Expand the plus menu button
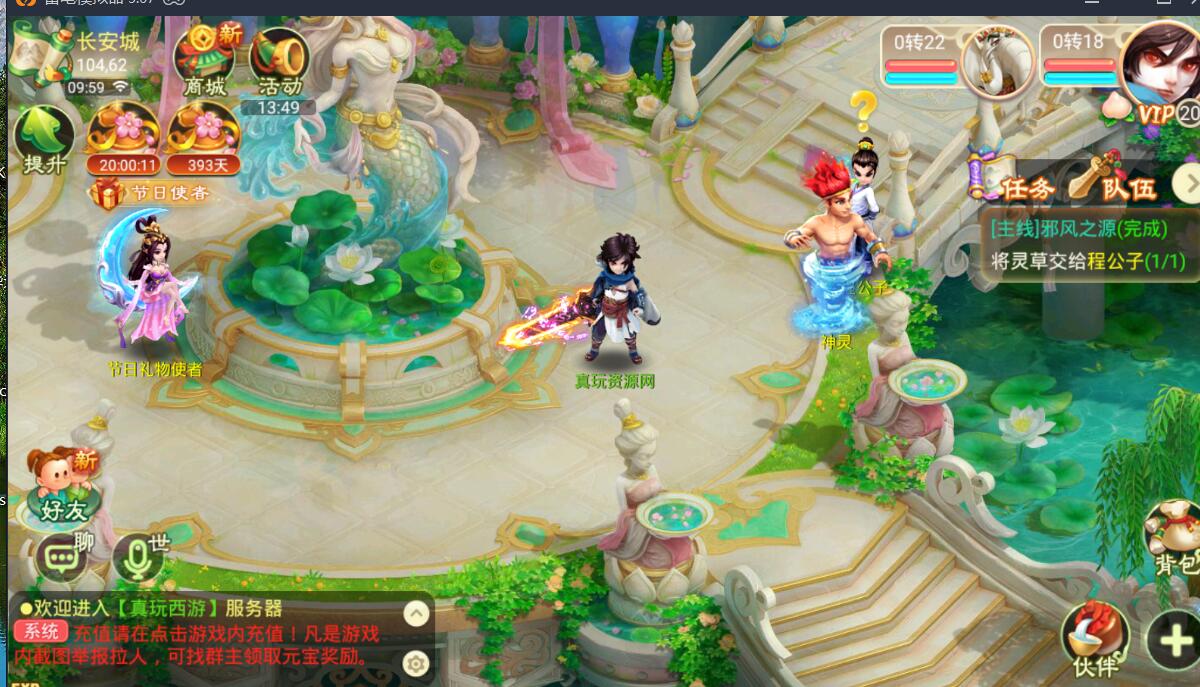 click(x=1174, y=639)
